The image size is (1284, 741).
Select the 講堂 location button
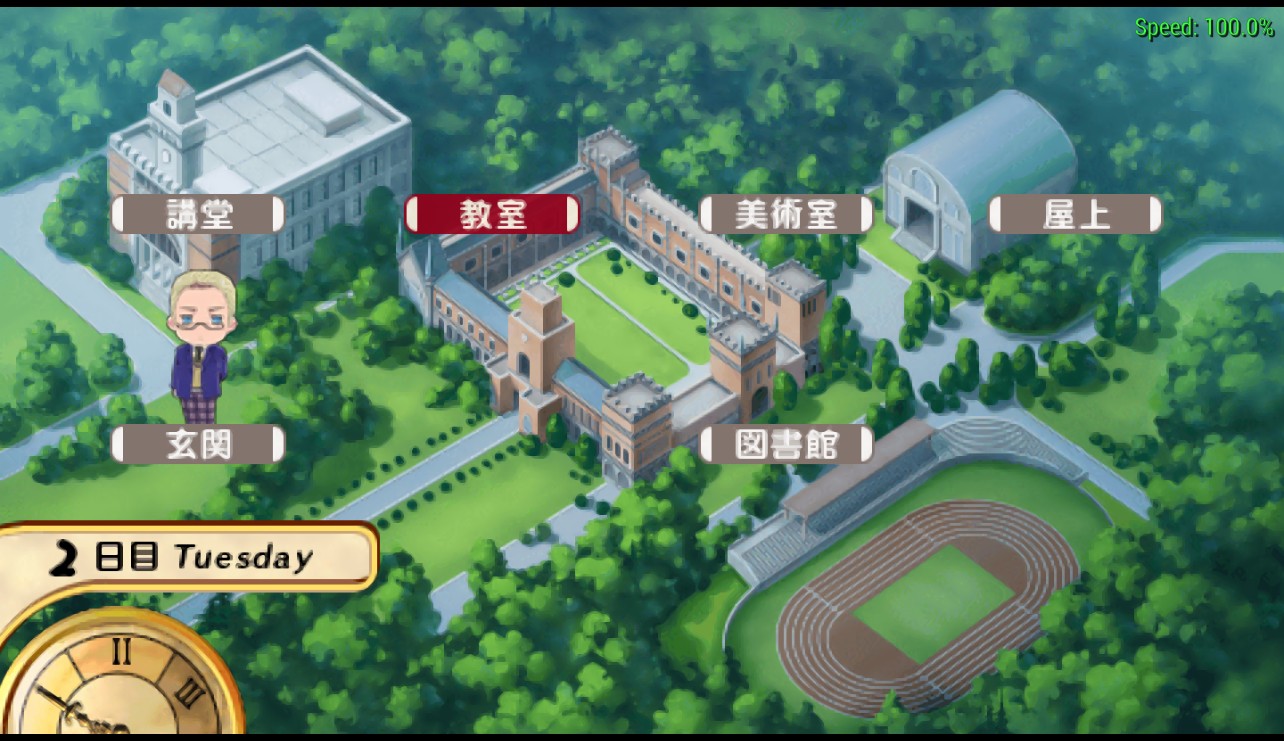(198, 215)
